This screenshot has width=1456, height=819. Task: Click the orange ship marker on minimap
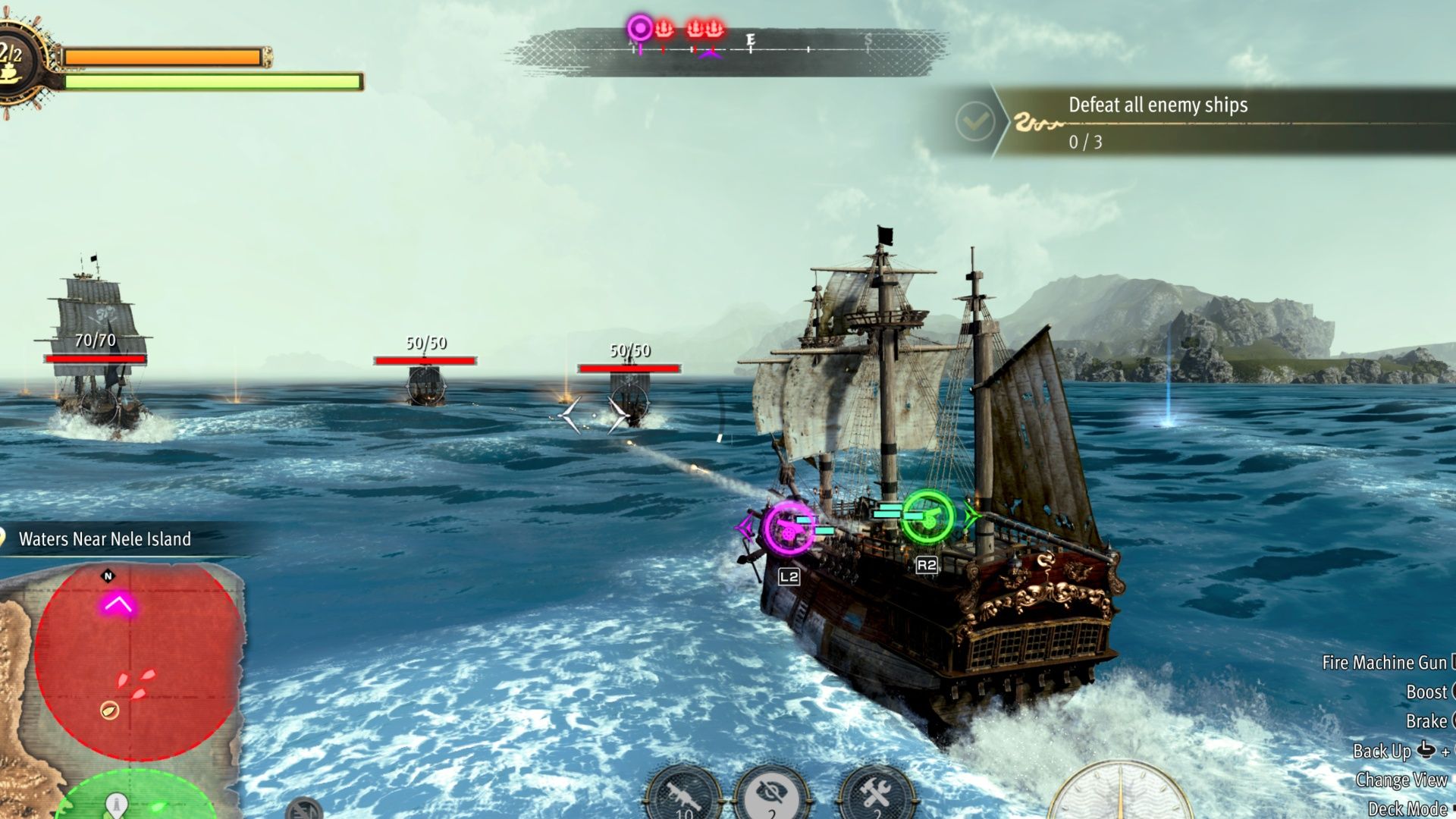click(110, 711)
